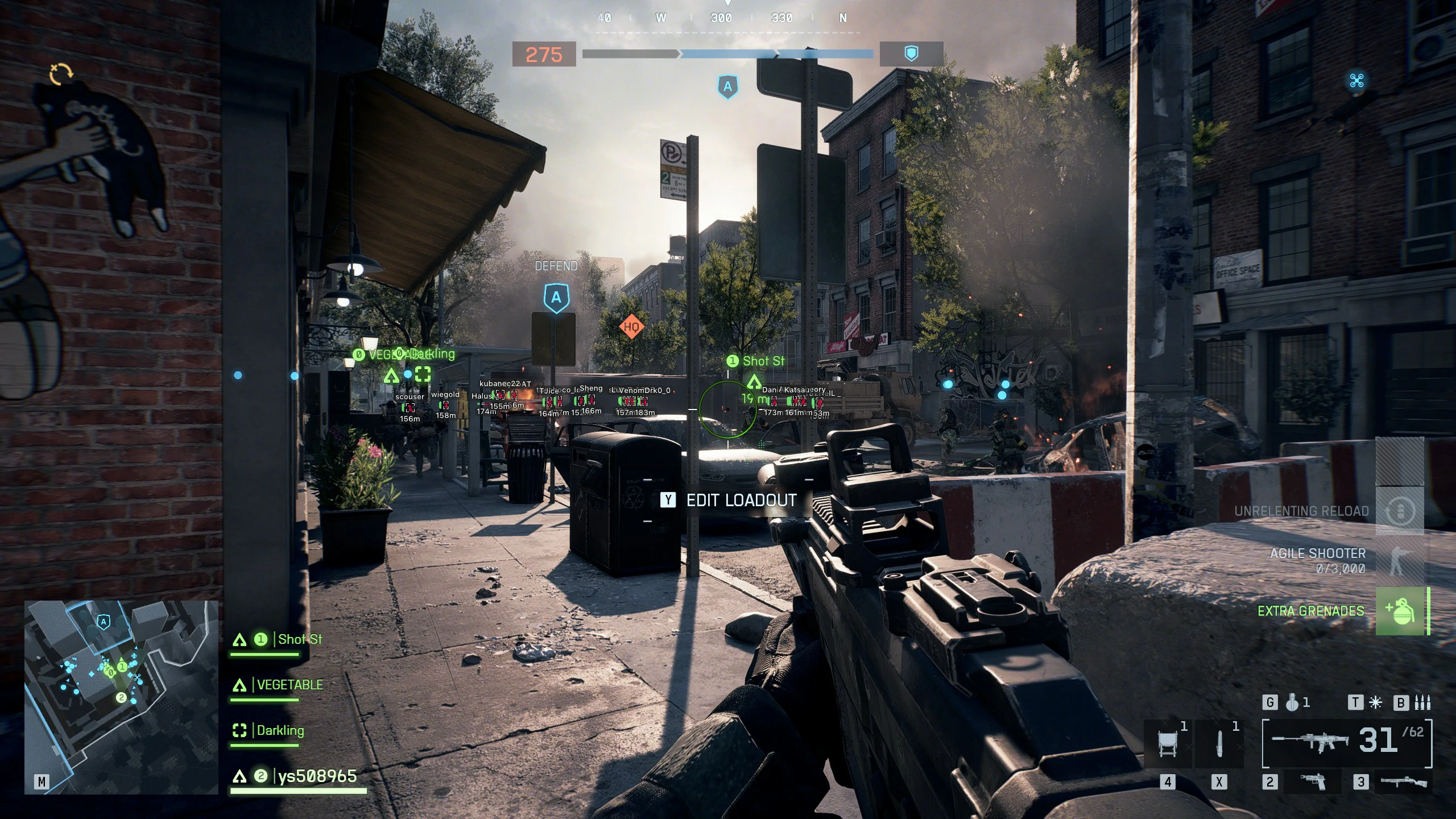Click the DEFEND objective A world marker
Image resolution: width=1456 pixels, height=819 pixels.
coord(556,297)
